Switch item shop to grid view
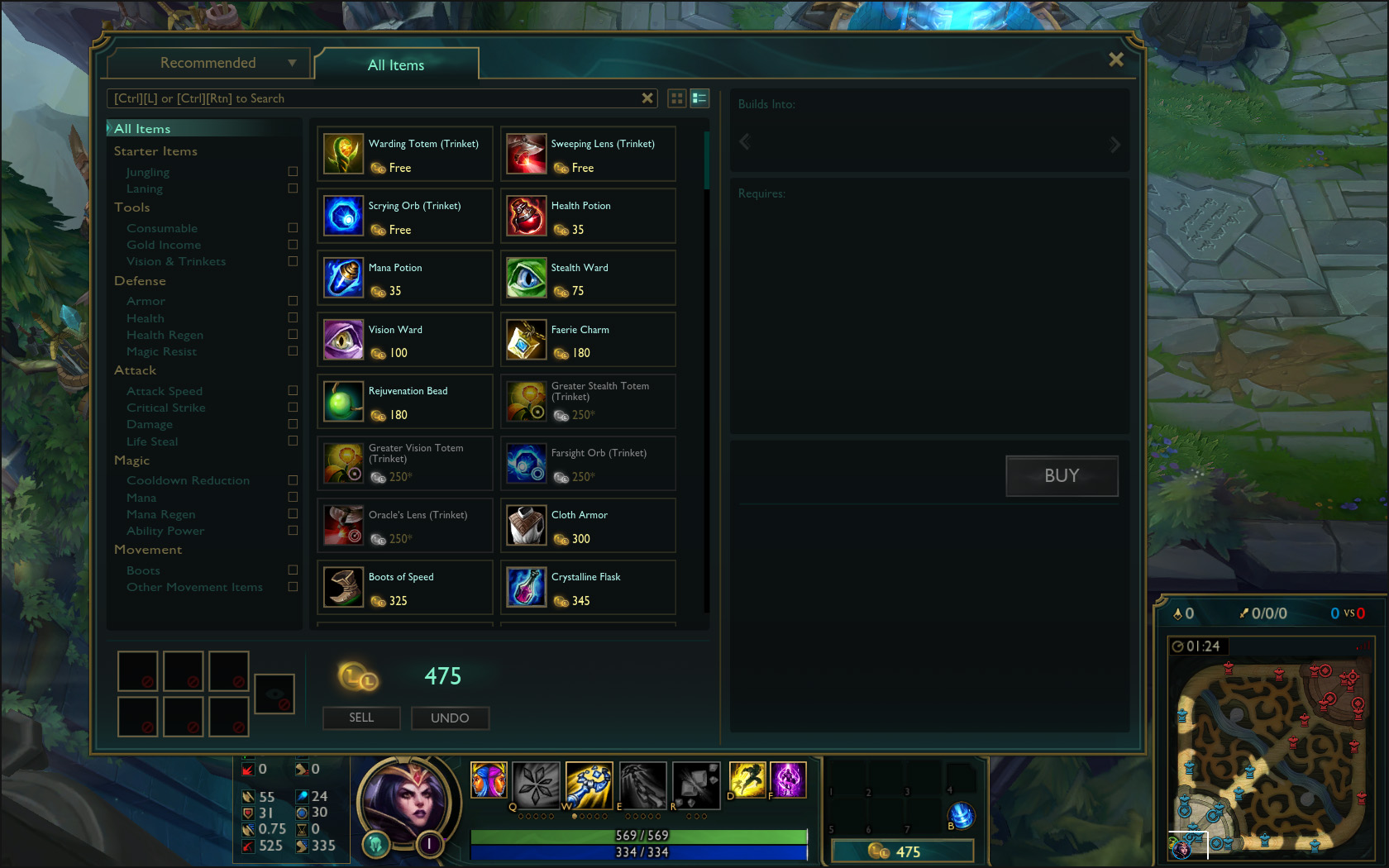 676,98
